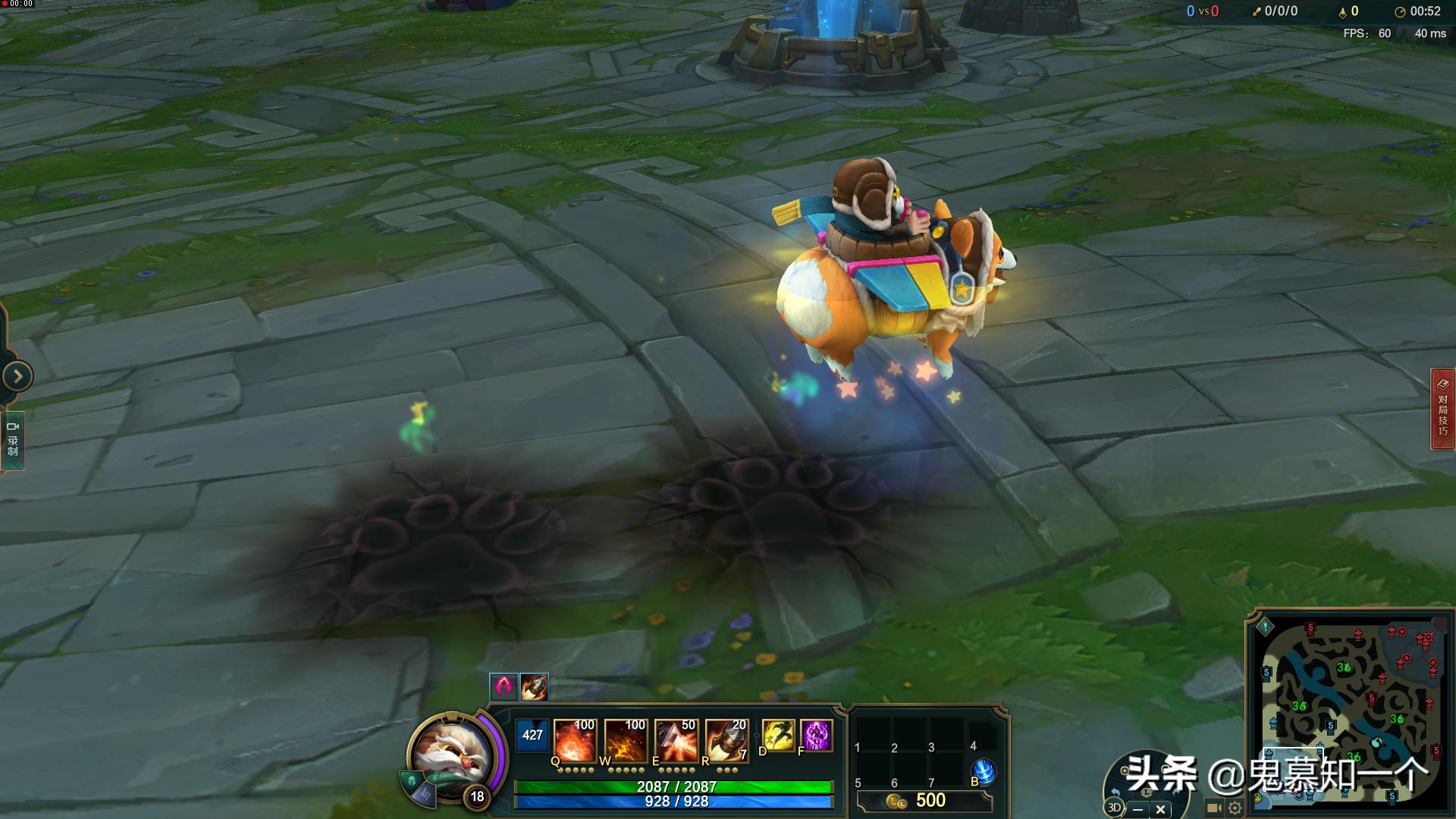The width and height of the screenshot is (1456, 819).
Task: Trigger the R ultimate ability
Action: click(726, 739)
